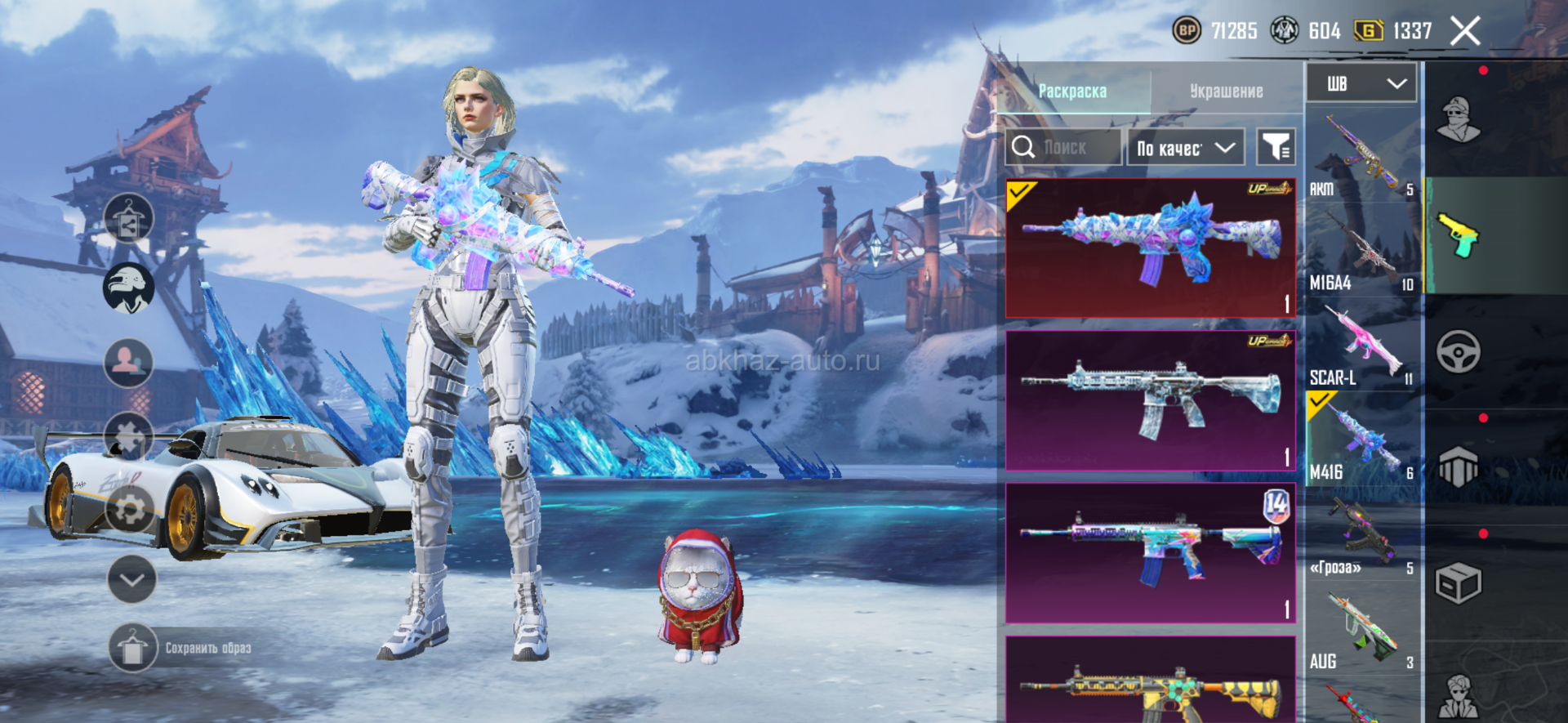Open the vehicle steering wheel category
The height and width of the screenshot is (723, 1568).
(x=1459, y=352)
